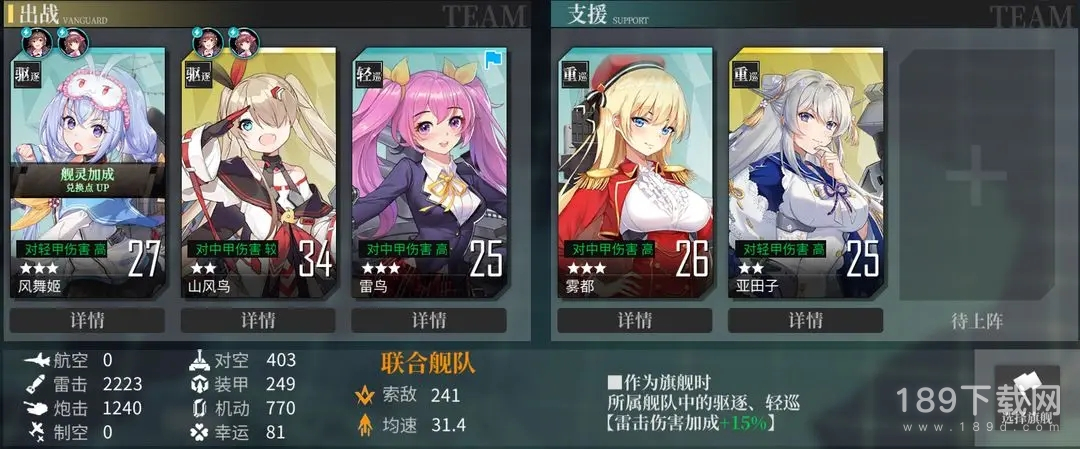This screenshot has height=449, width=1080.
Task: Select the 风舞姬 destroyer card
Action: (87, 170)
